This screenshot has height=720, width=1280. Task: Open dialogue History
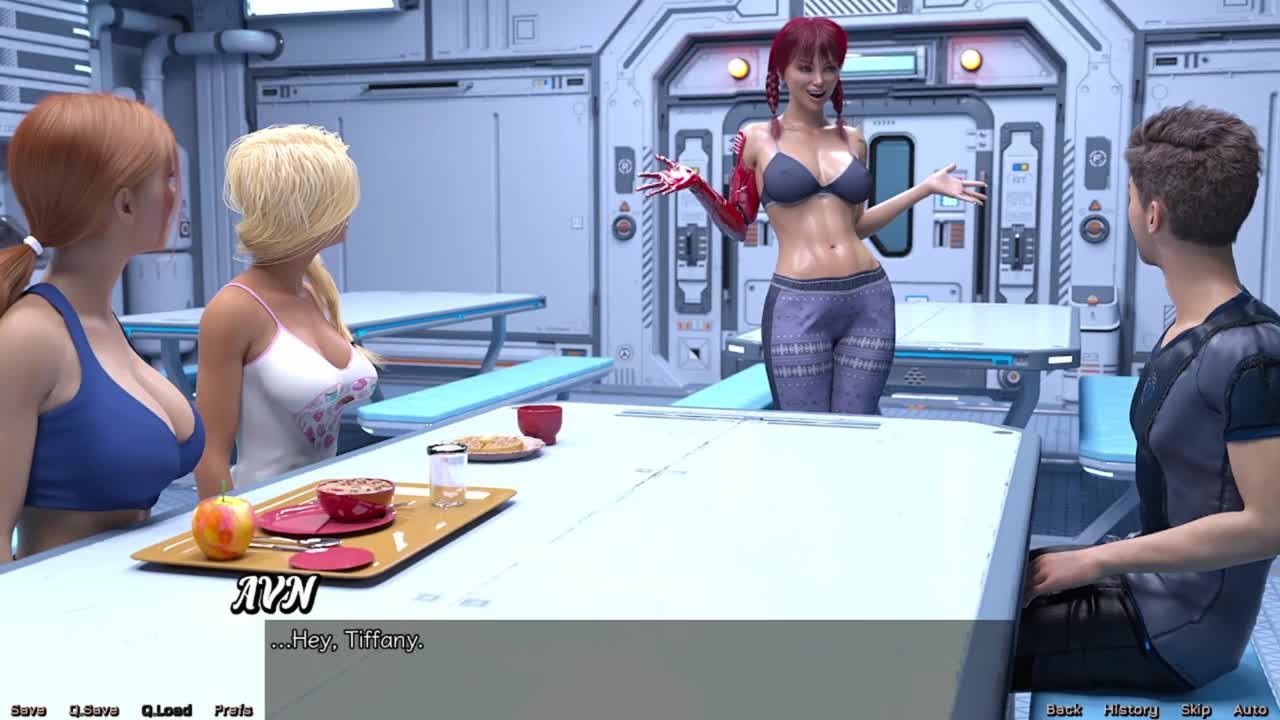[1130, 709]
